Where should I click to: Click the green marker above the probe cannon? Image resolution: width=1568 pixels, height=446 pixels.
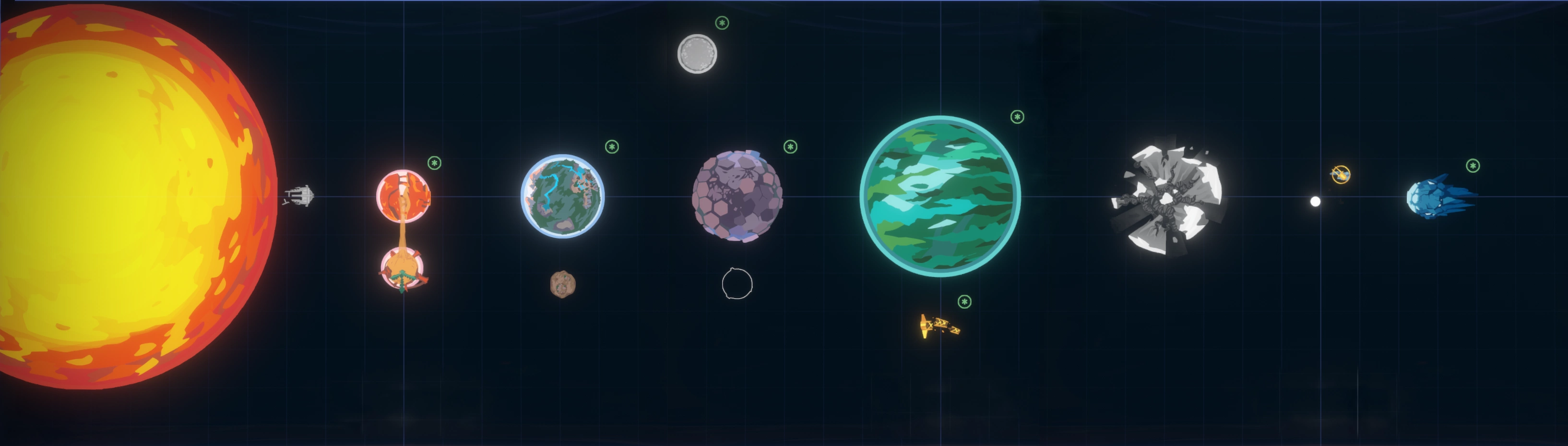click(x=964, y=301)
